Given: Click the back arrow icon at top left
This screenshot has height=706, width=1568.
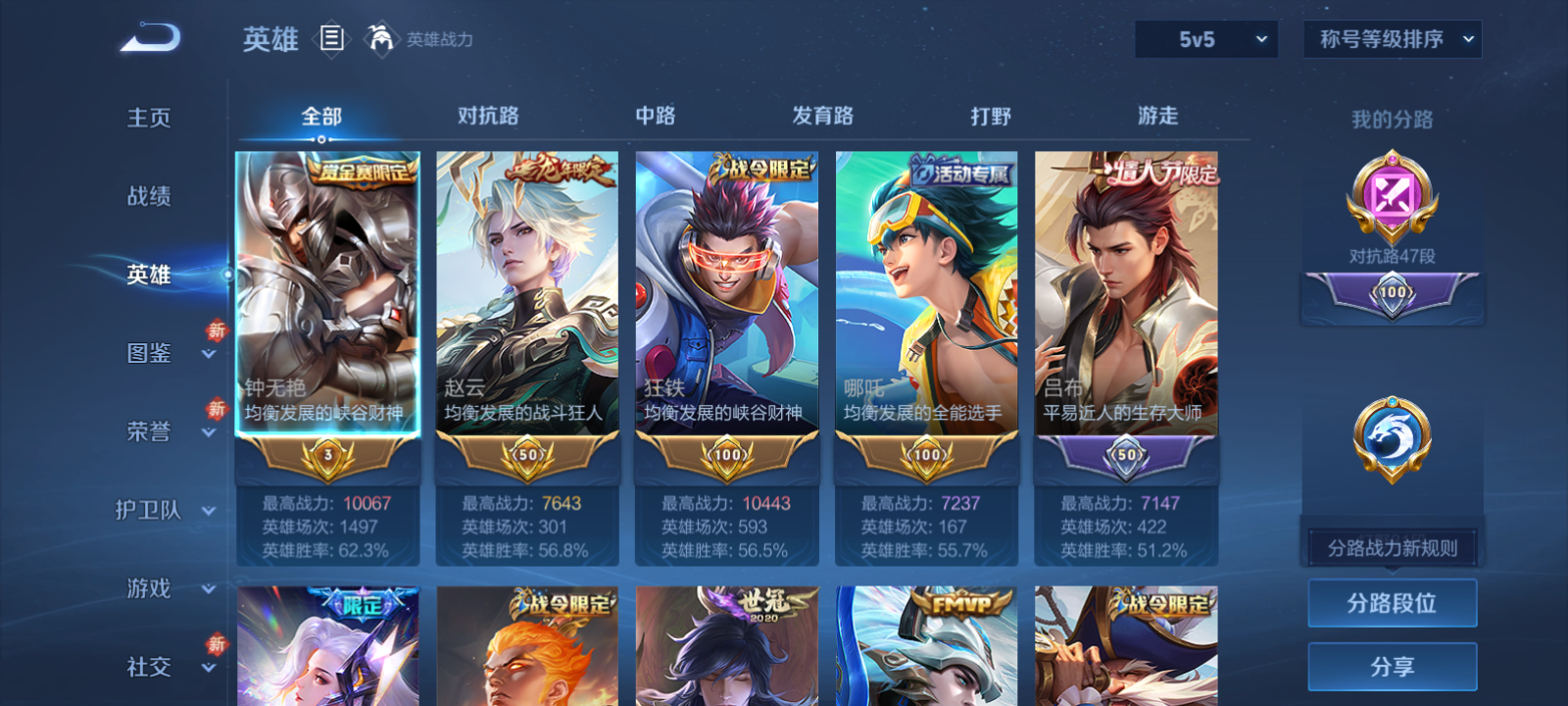Looking at the screenshot, I should pos(147,35).
